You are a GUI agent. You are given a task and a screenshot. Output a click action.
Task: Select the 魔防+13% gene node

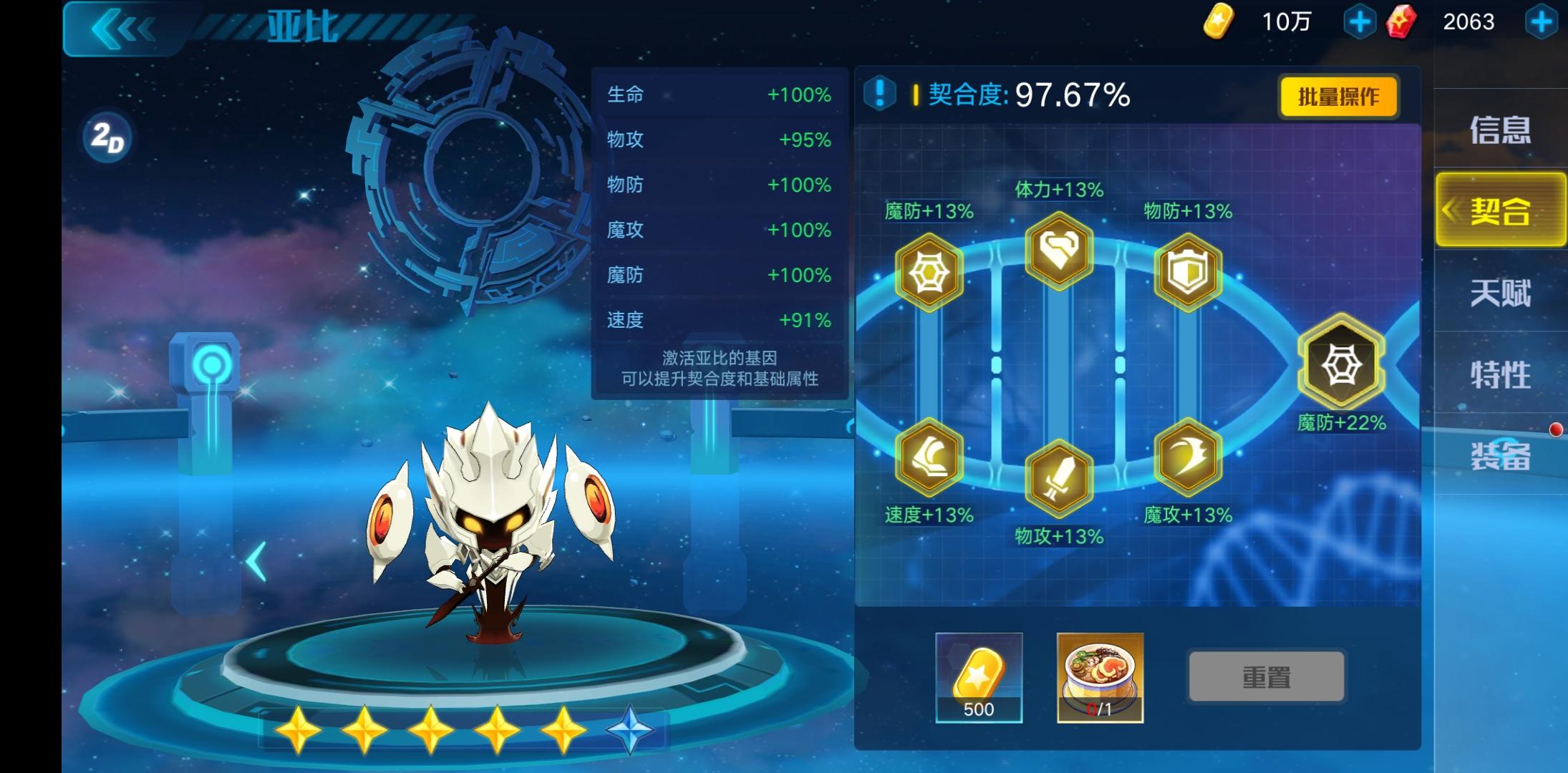927,272
